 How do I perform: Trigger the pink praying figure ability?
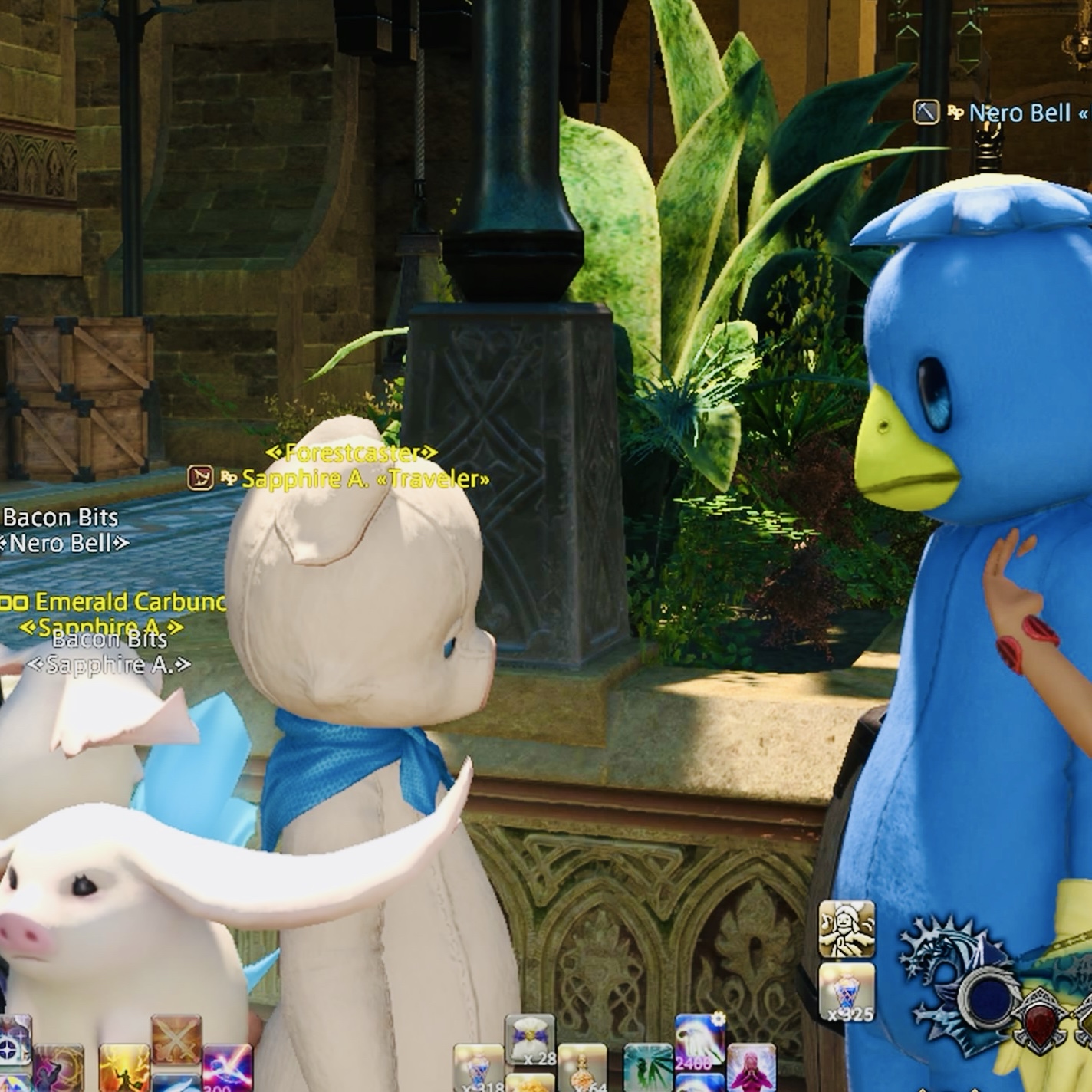751,1068
